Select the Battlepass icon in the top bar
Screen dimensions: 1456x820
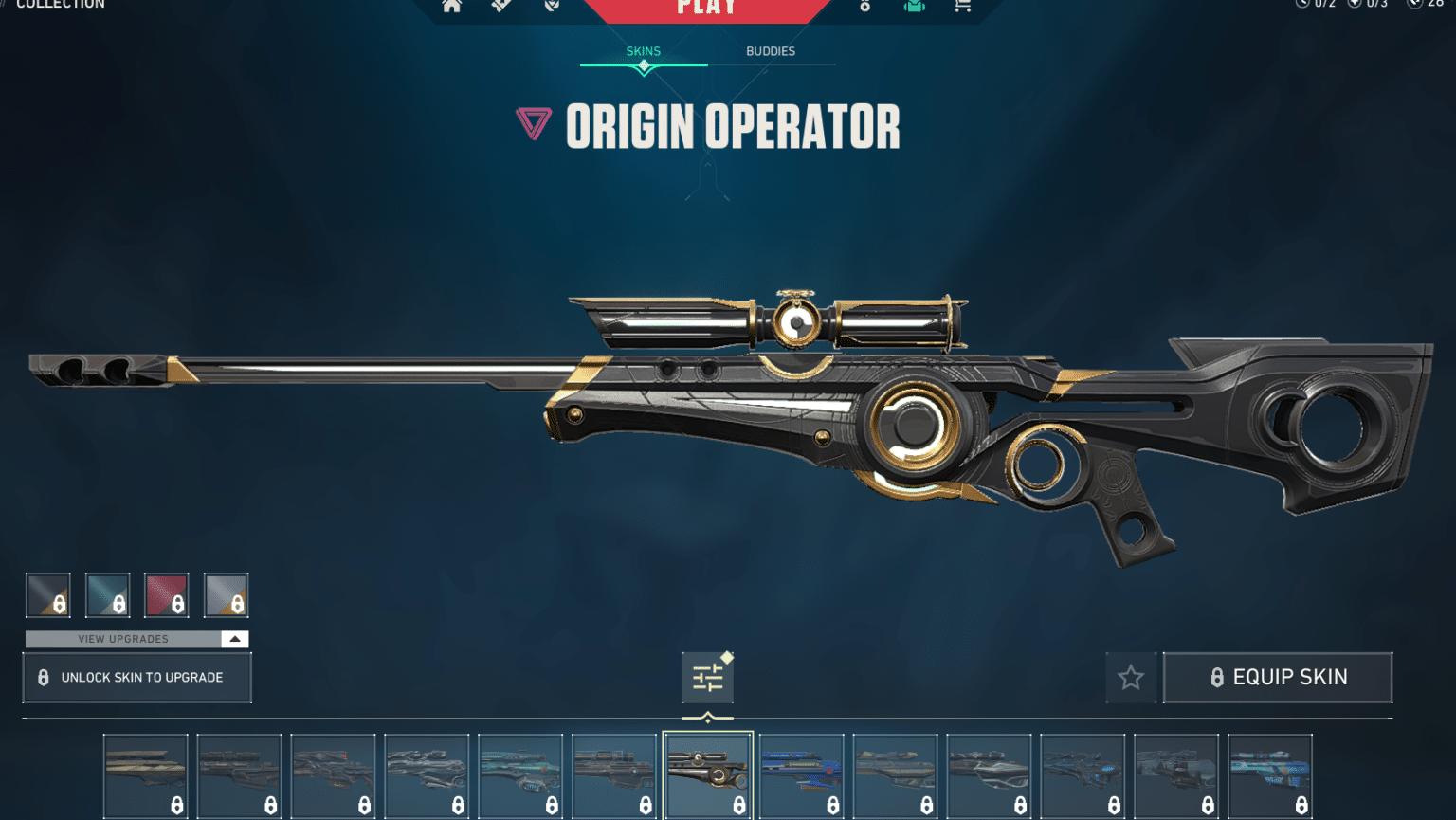click(x=500, y=6)
